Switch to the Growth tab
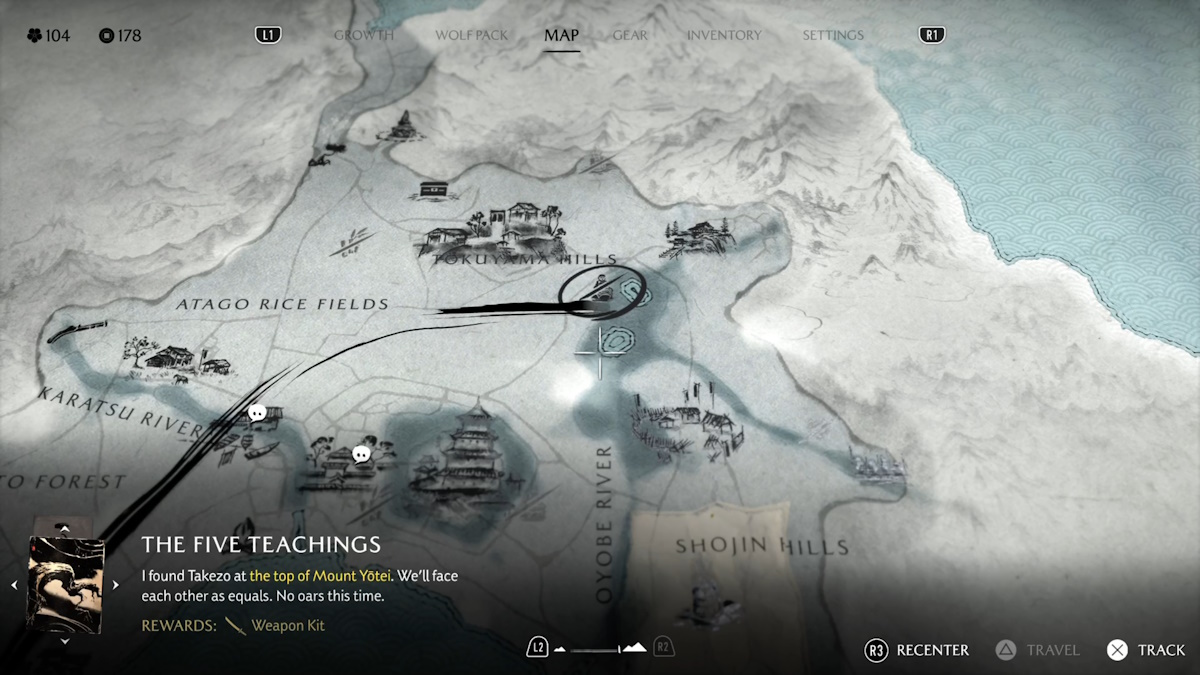The width and height of the screenshot is (1200, 675). [364, 35]
